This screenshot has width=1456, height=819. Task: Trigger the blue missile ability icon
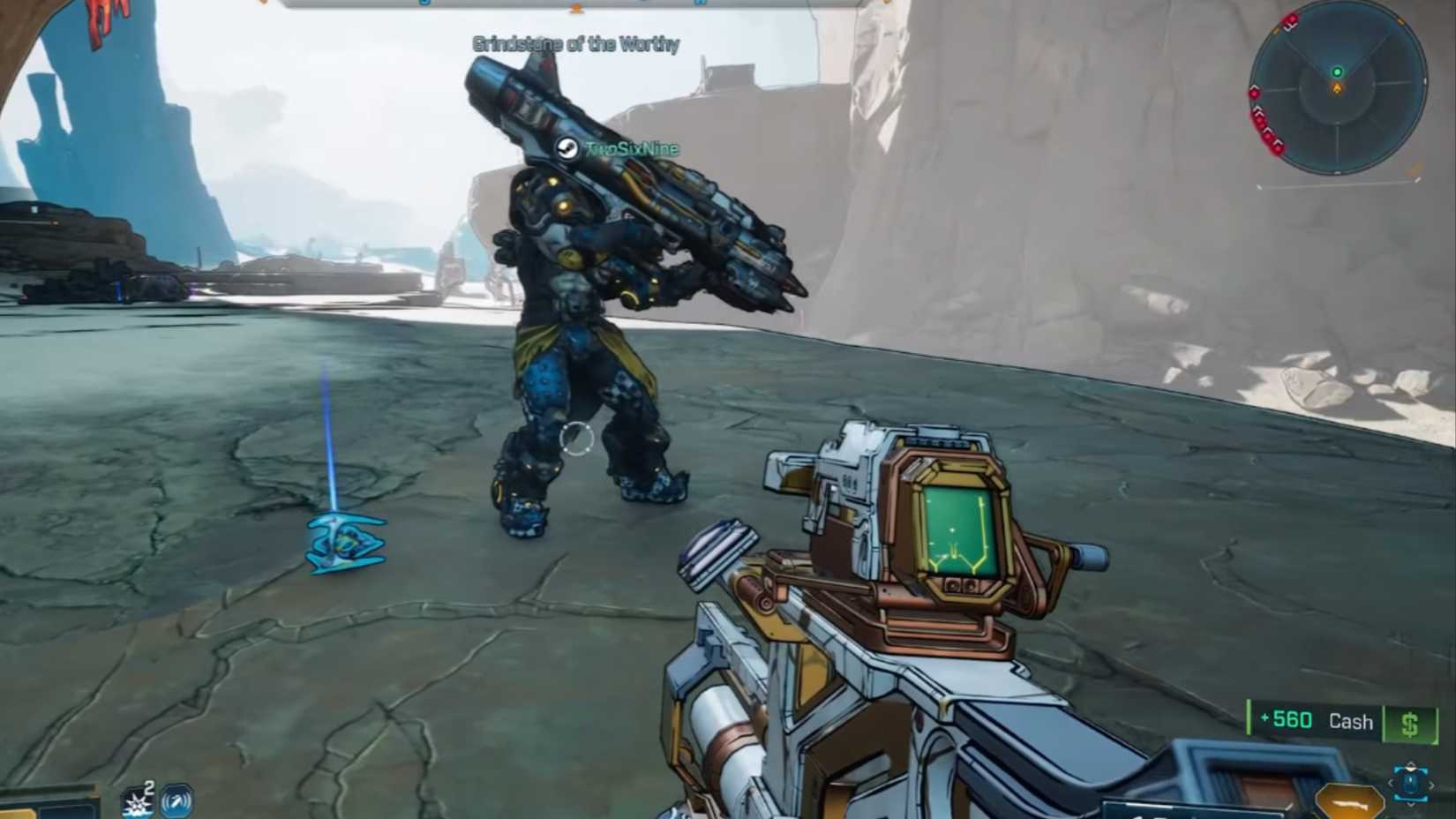pyautogui.click(x=177, y=802)
